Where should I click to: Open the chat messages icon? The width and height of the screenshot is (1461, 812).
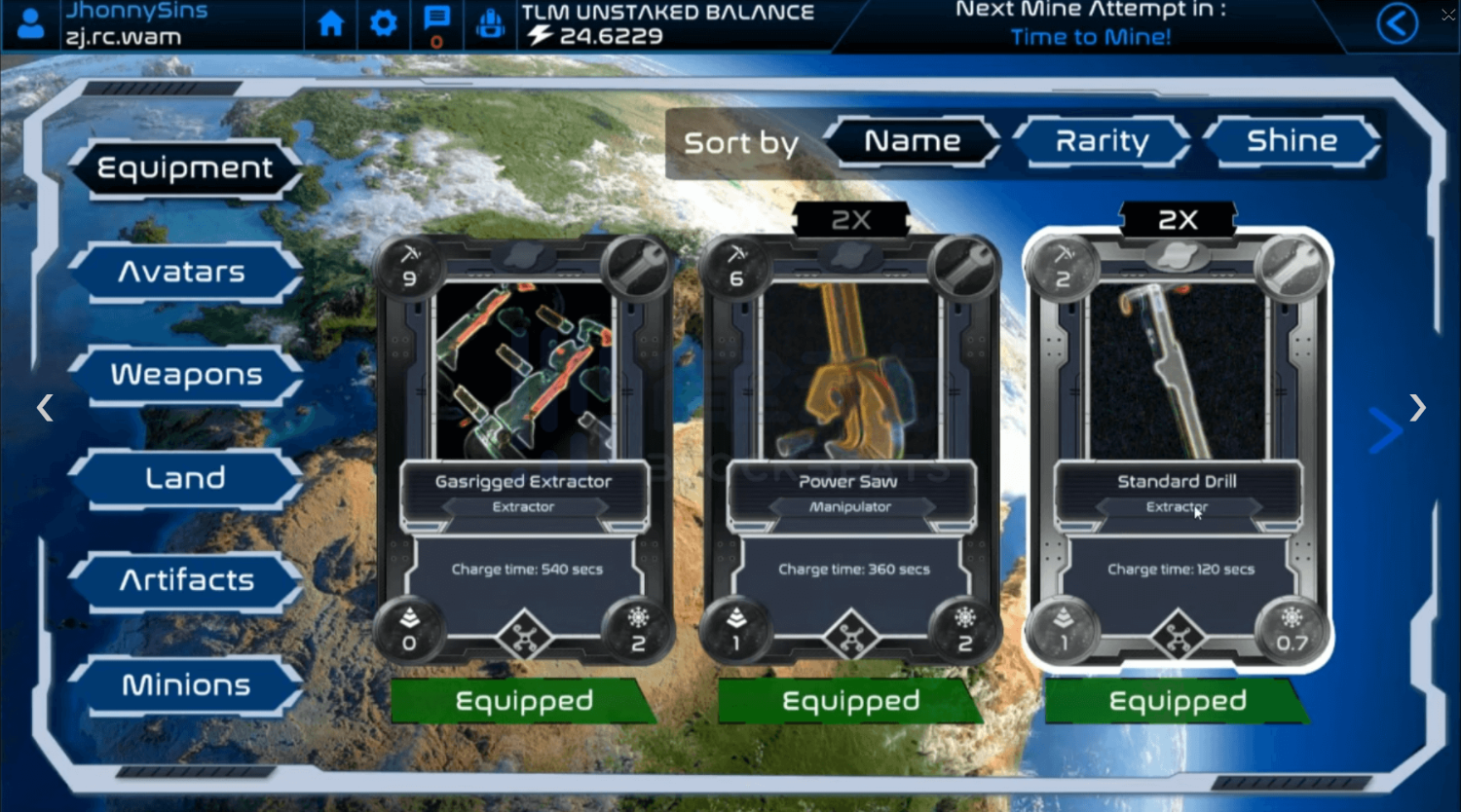436,21
